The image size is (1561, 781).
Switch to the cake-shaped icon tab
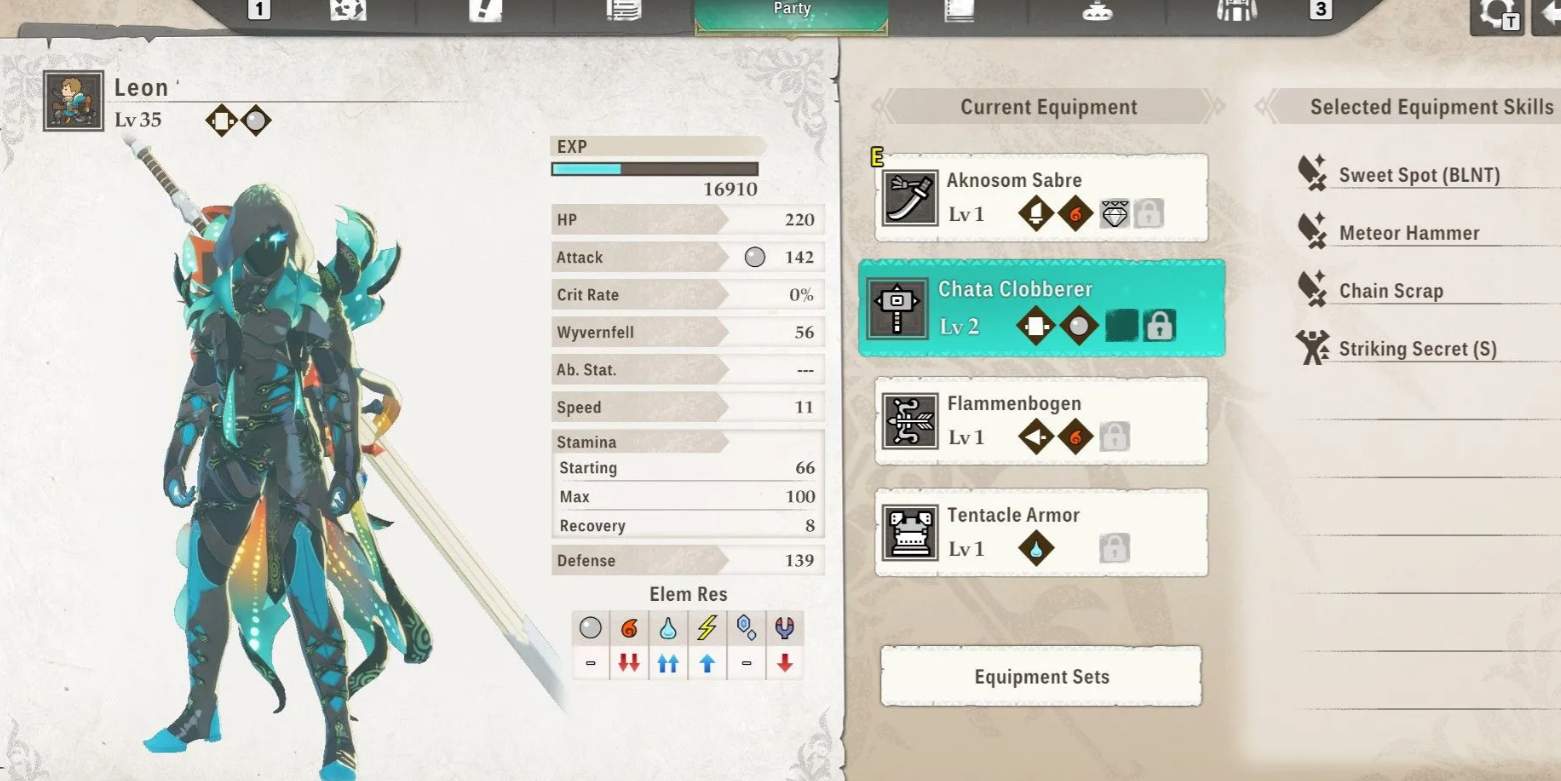[1097, 10]
